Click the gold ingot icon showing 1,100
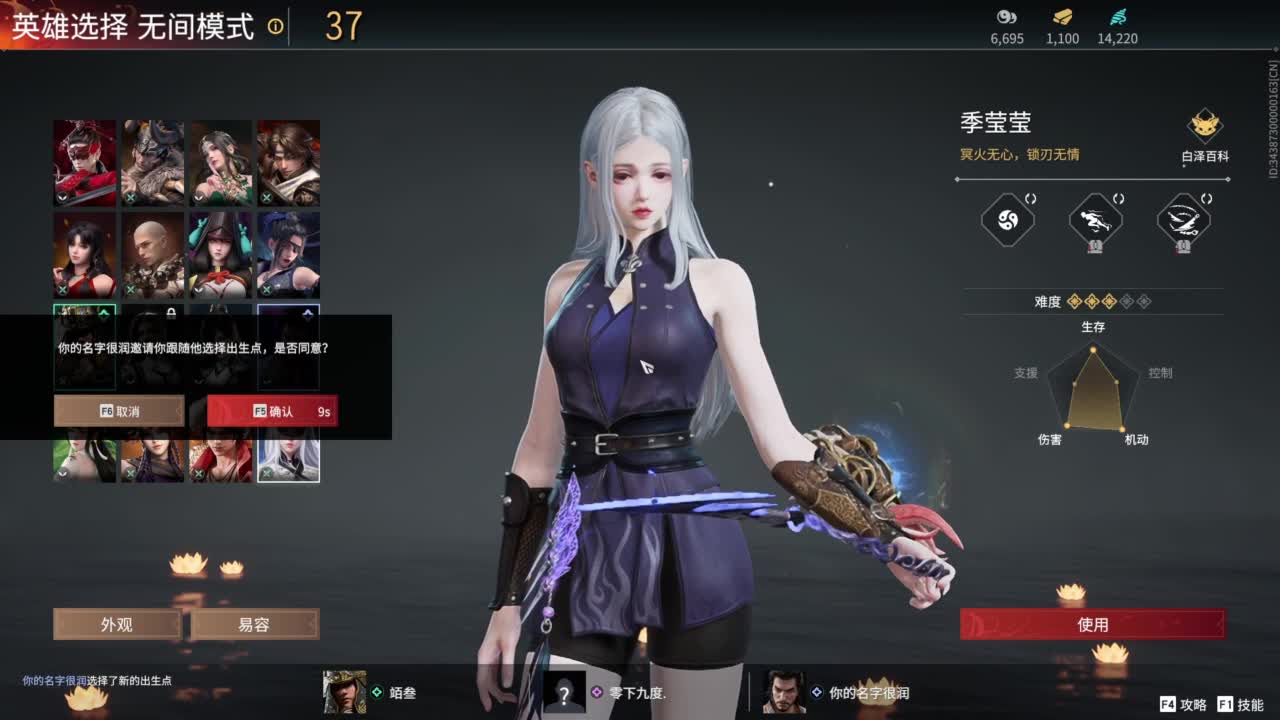1280x720 pixels. pyautogui.click(x=1060, y=18)
